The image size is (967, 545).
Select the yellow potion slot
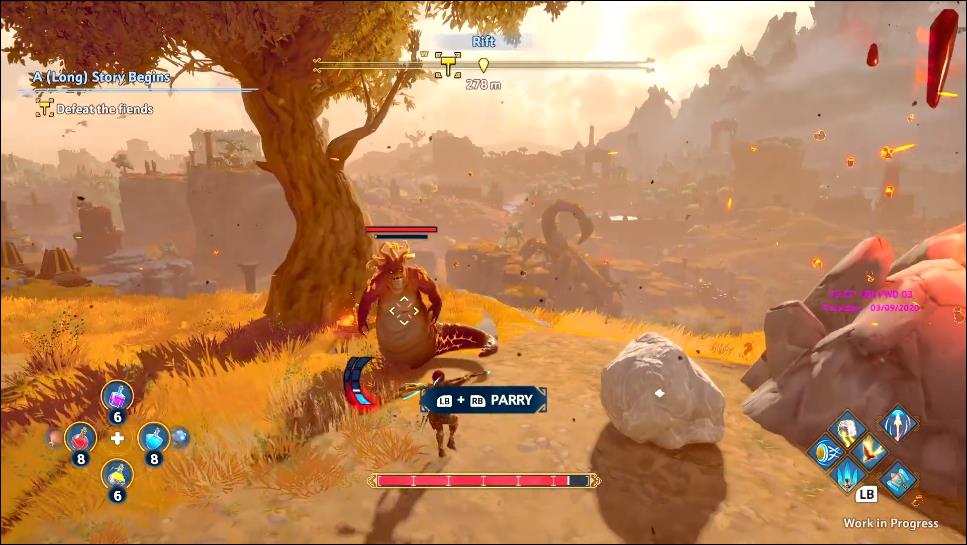click(117, 473)
